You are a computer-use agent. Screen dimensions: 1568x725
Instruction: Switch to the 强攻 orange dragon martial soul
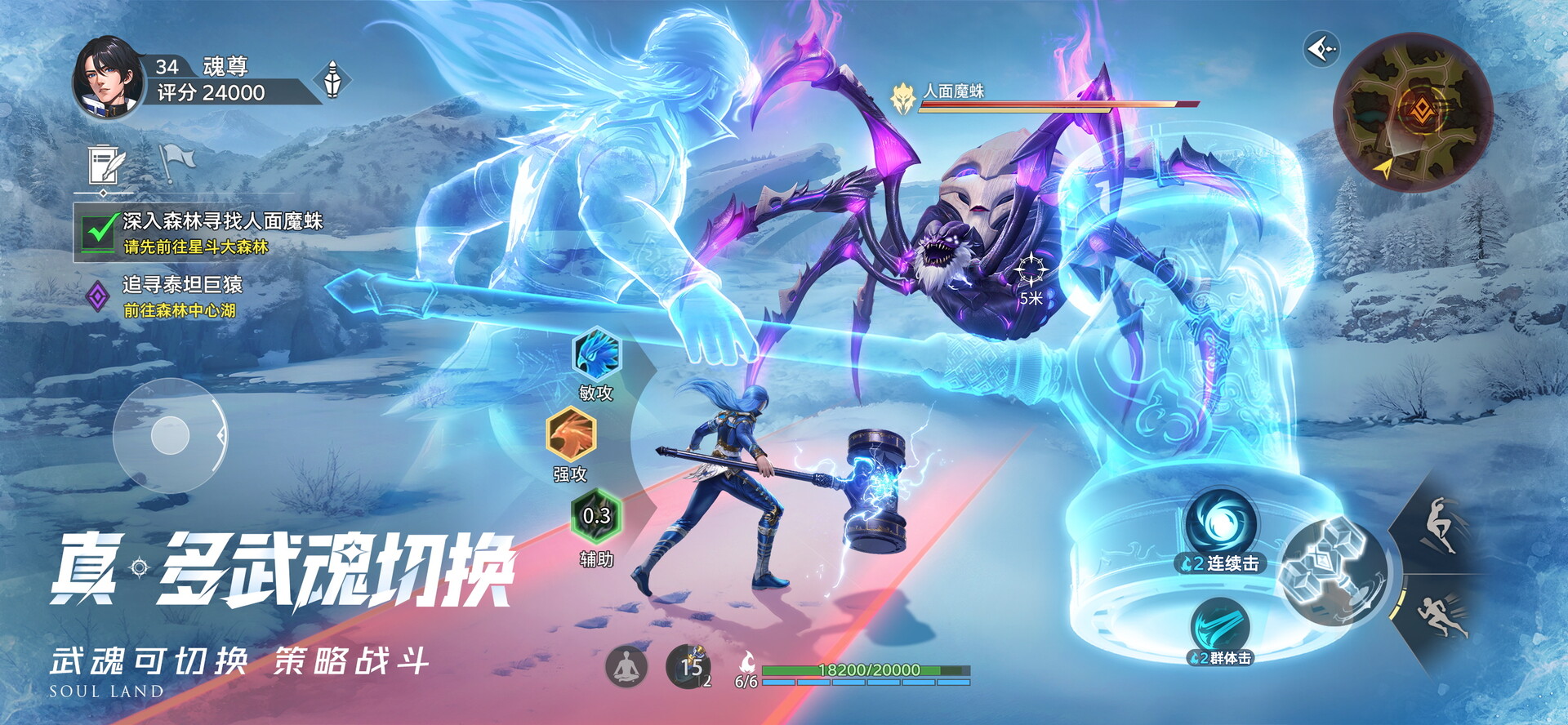571,434
